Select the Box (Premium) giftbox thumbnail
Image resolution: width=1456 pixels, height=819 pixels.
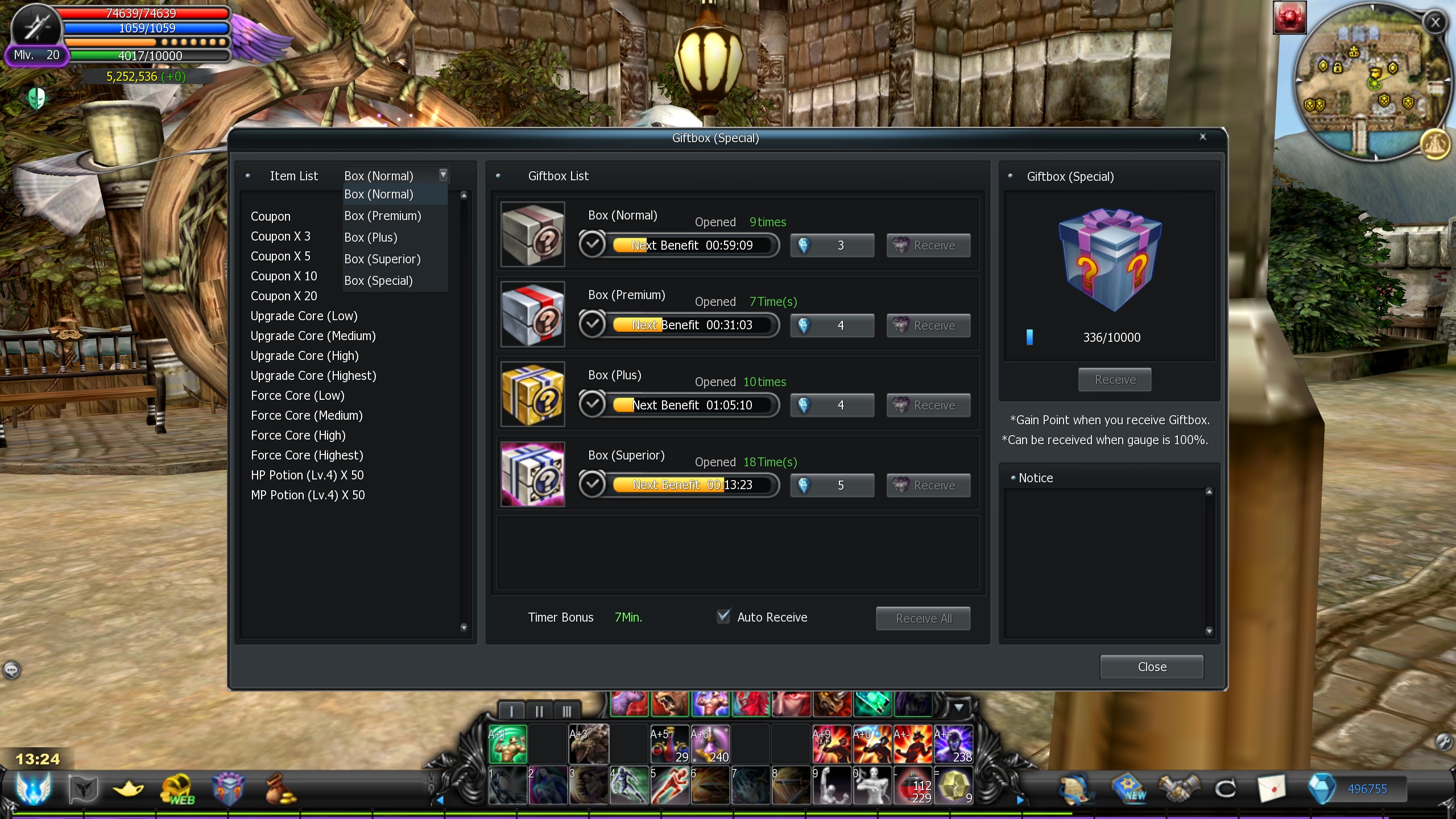(533, 314)
